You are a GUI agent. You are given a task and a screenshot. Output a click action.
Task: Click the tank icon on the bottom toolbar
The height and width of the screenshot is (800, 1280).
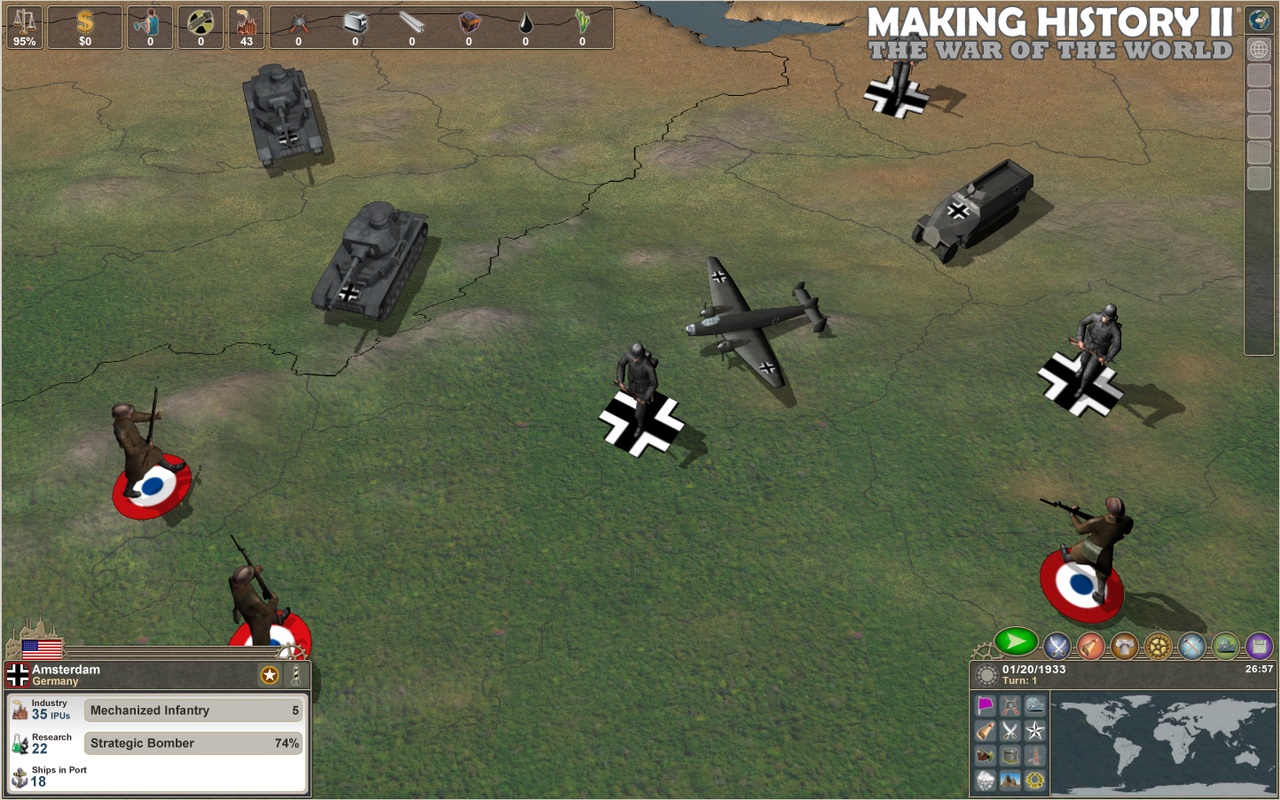coord(1225,648)
